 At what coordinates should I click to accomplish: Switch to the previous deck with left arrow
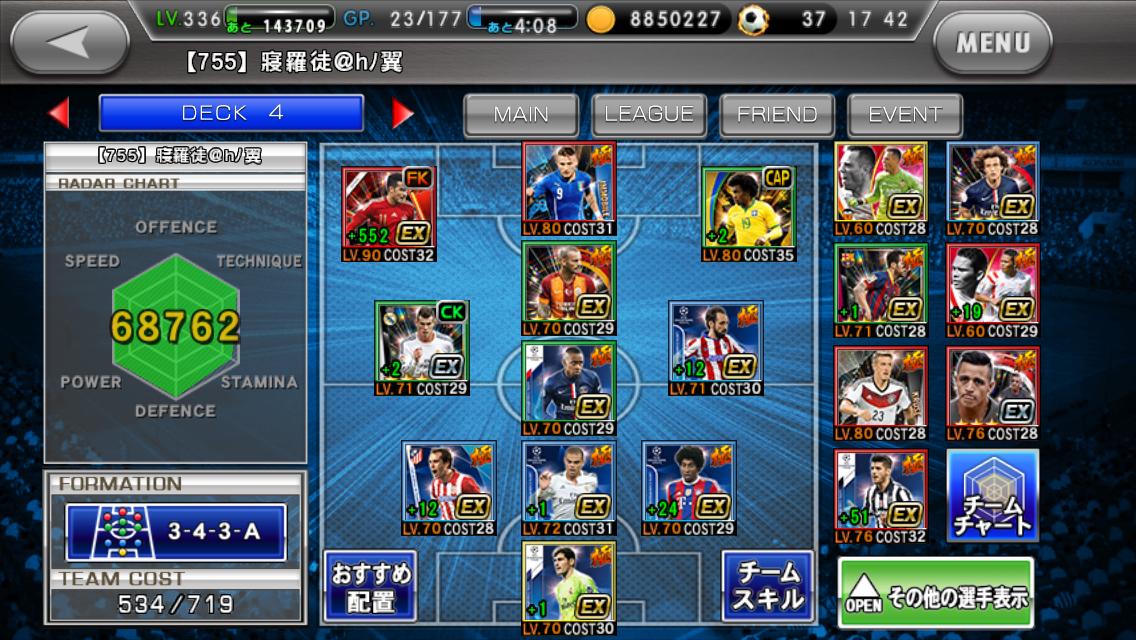pyautogui.click(x=59, y=113)
